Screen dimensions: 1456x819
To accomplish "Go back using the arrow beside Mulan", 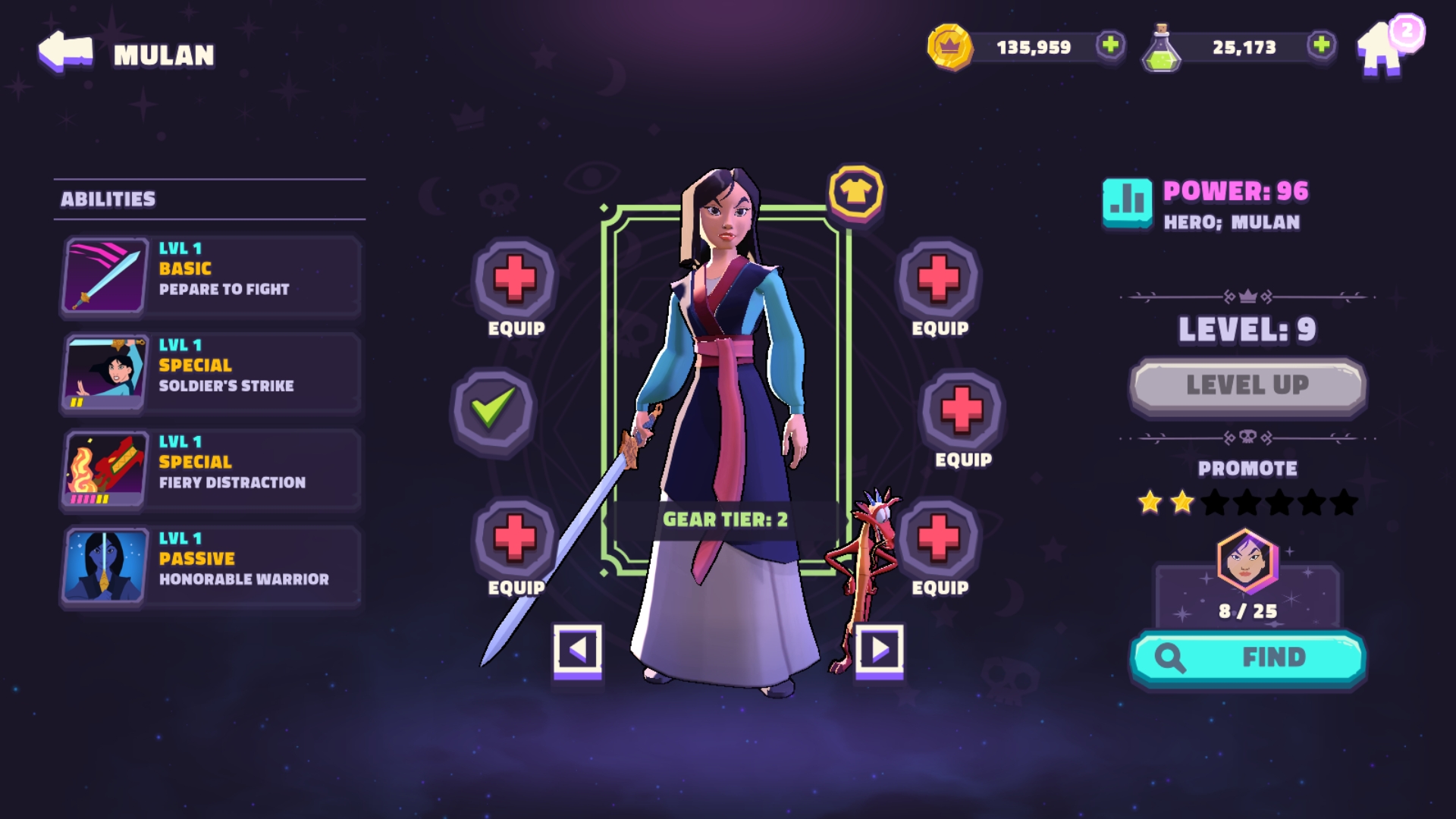I will pos(65,52).
